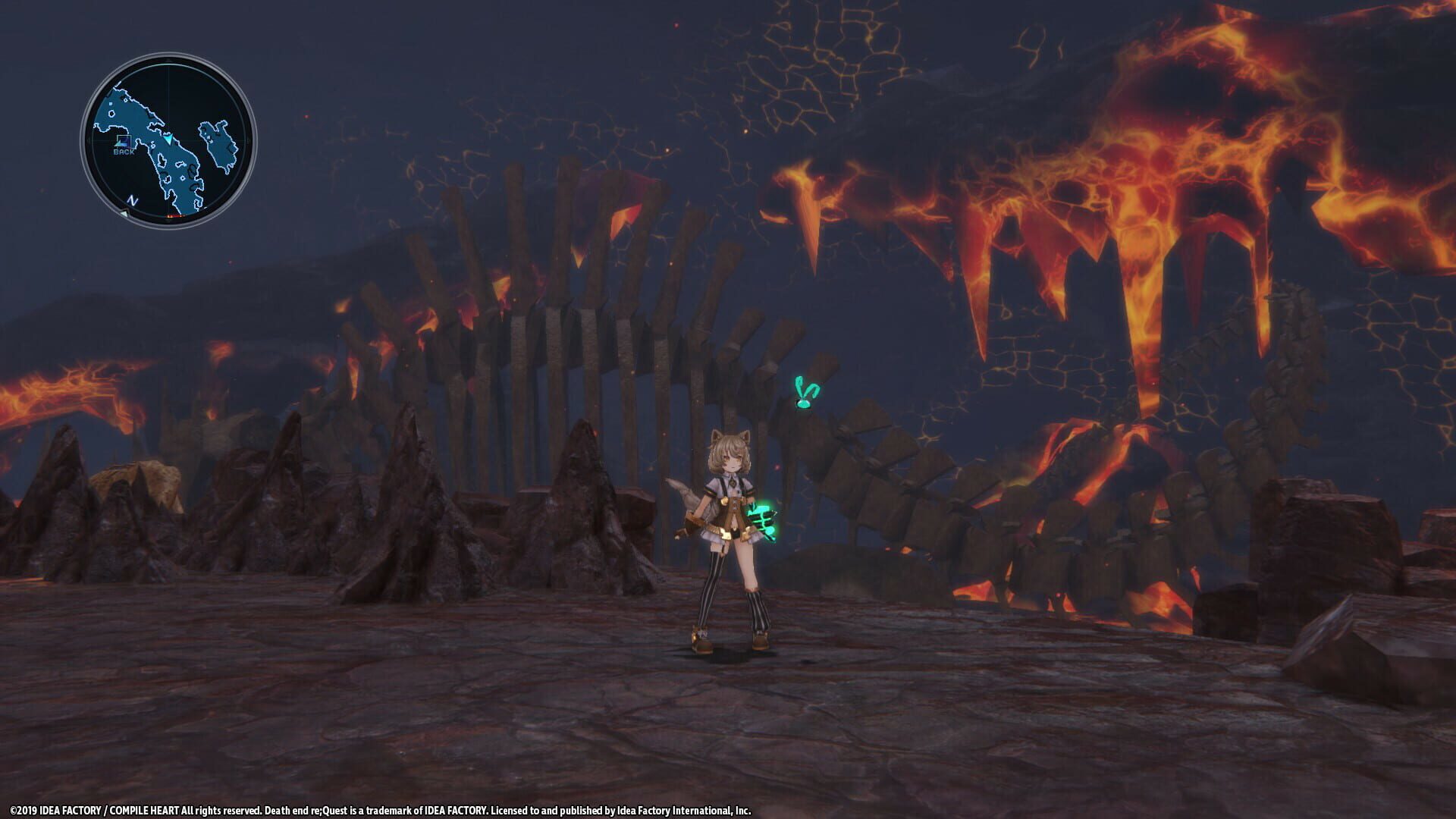The image size is (1456, 819).
Task: Select the square waypoint frame around the BACK marker
Action: click(124, 141)
